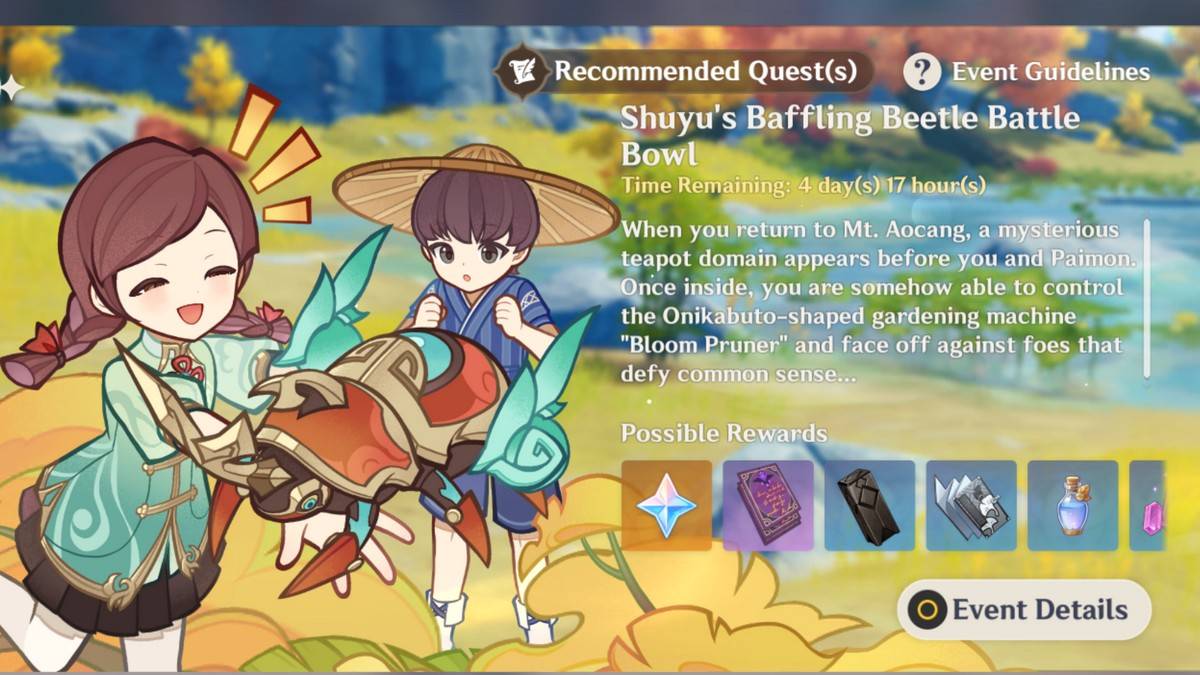Select the Primogem reward icon

pos(666,505)
